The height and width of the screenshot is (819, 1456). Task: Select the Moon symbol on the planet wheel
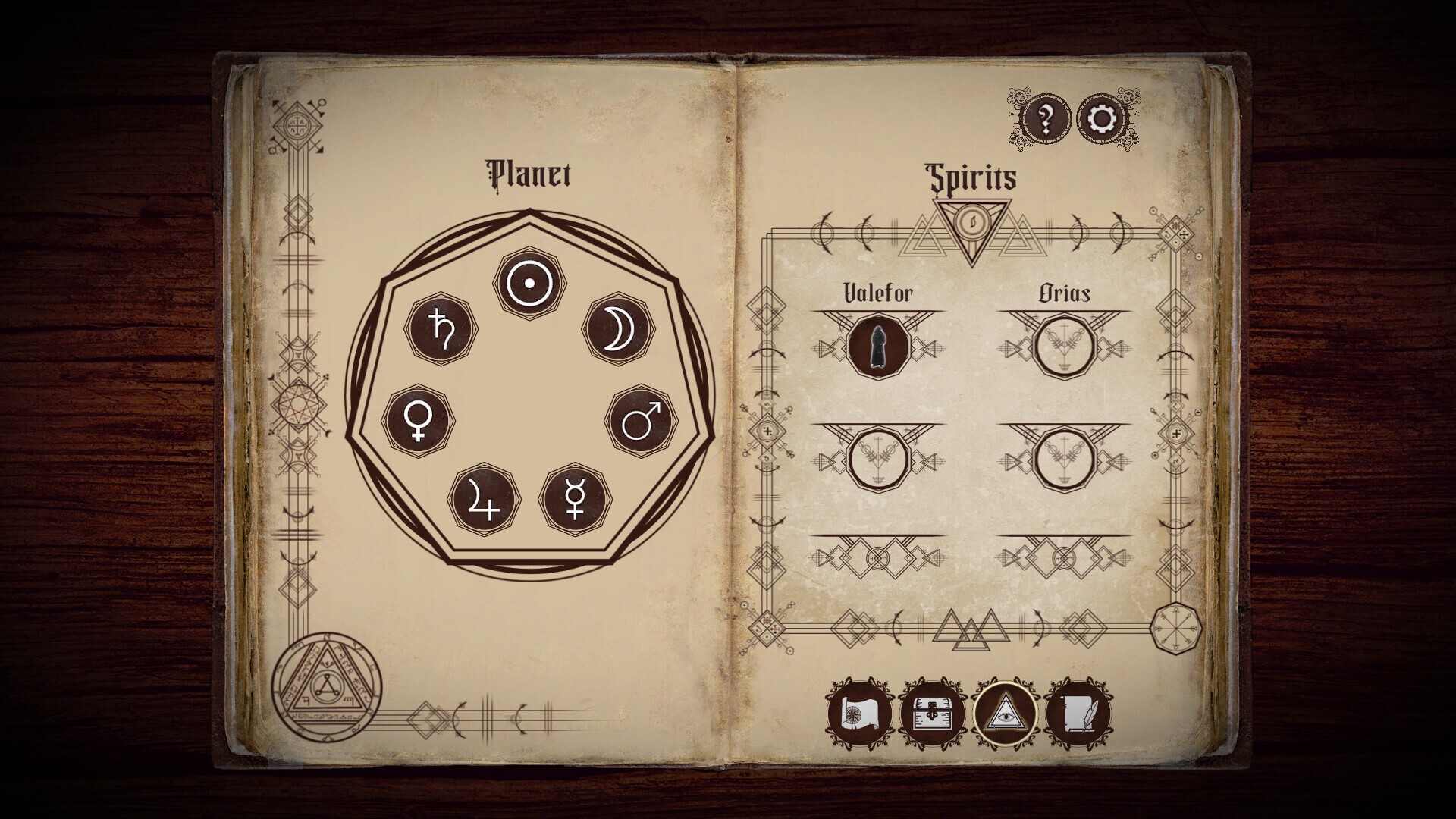point(619,330)
